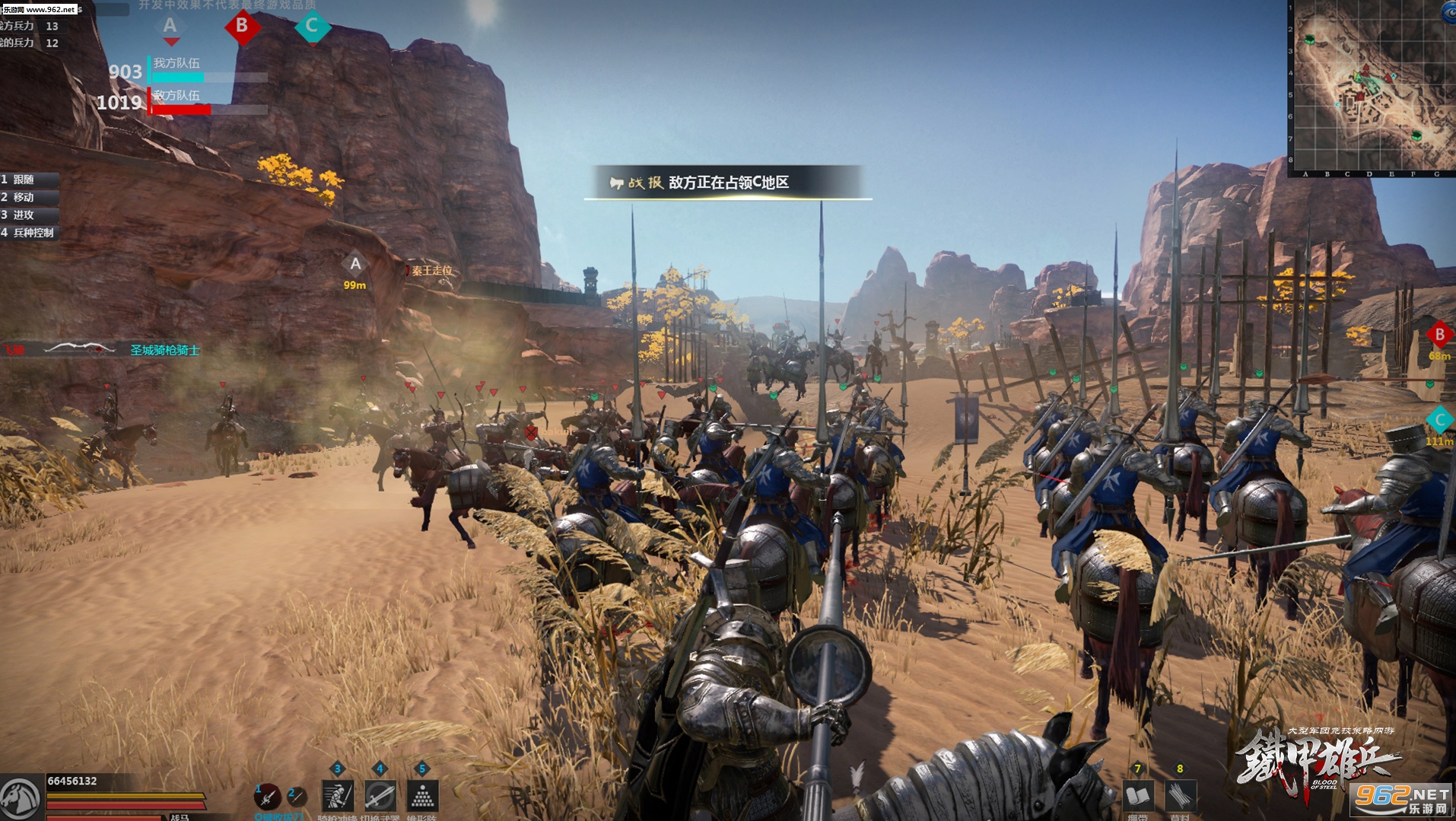Click the horse head portrait icon
This screenshot has width=1456, height=821.
20,797
